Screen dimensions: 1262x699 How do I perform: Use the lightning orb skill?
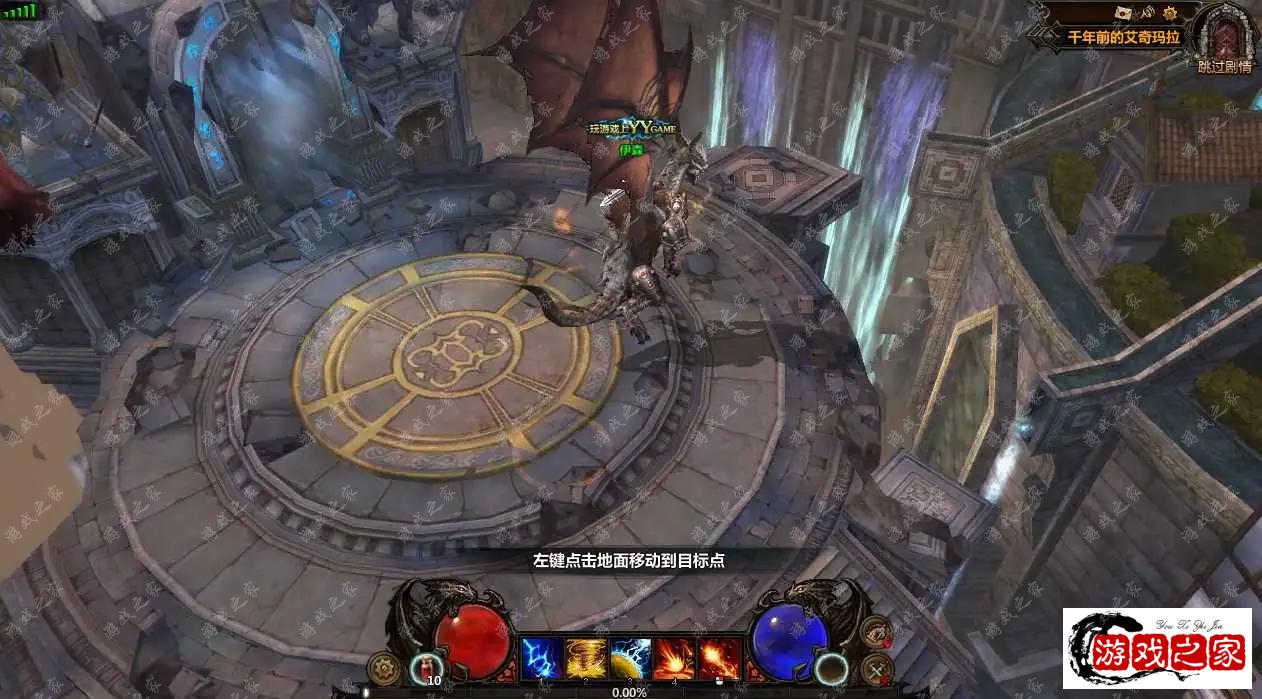click(631, 658)
